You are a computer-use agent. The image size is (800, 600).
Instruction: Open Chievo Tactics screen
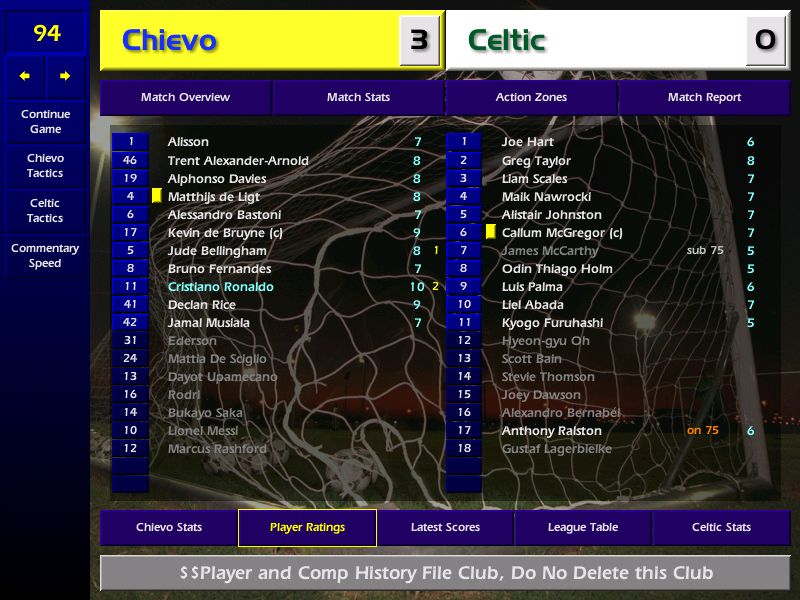pos(45,166)
